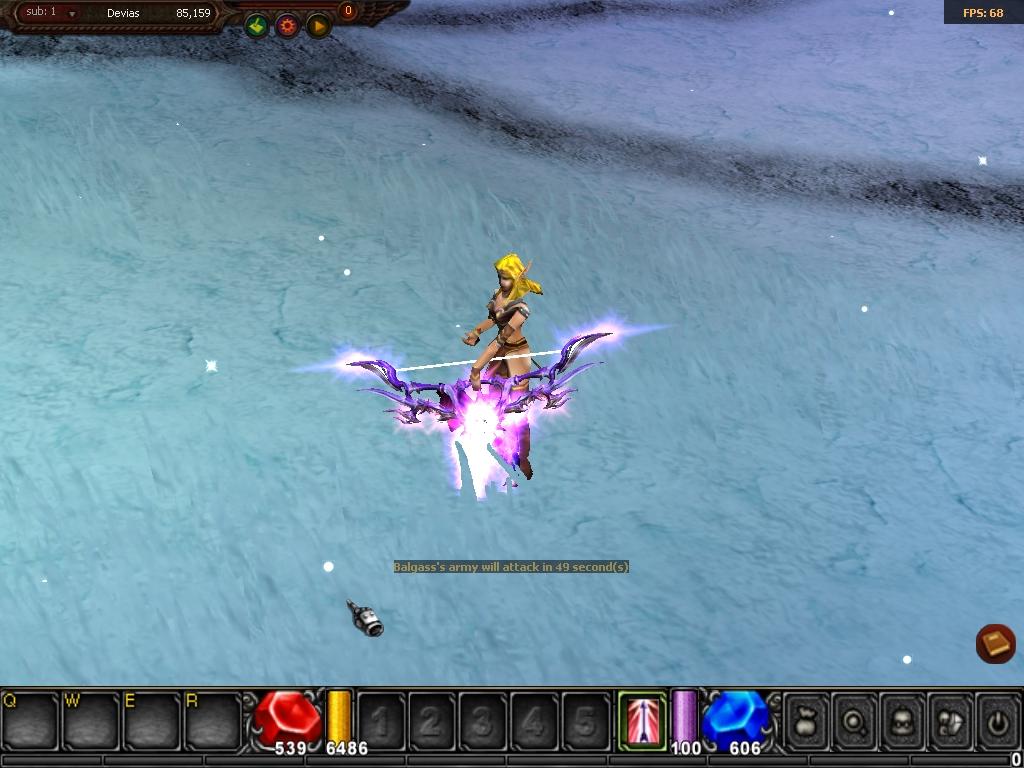Viewport: 1024px width, 768px height.
Task: Select the E item hotkey slot
Action: 152,719
